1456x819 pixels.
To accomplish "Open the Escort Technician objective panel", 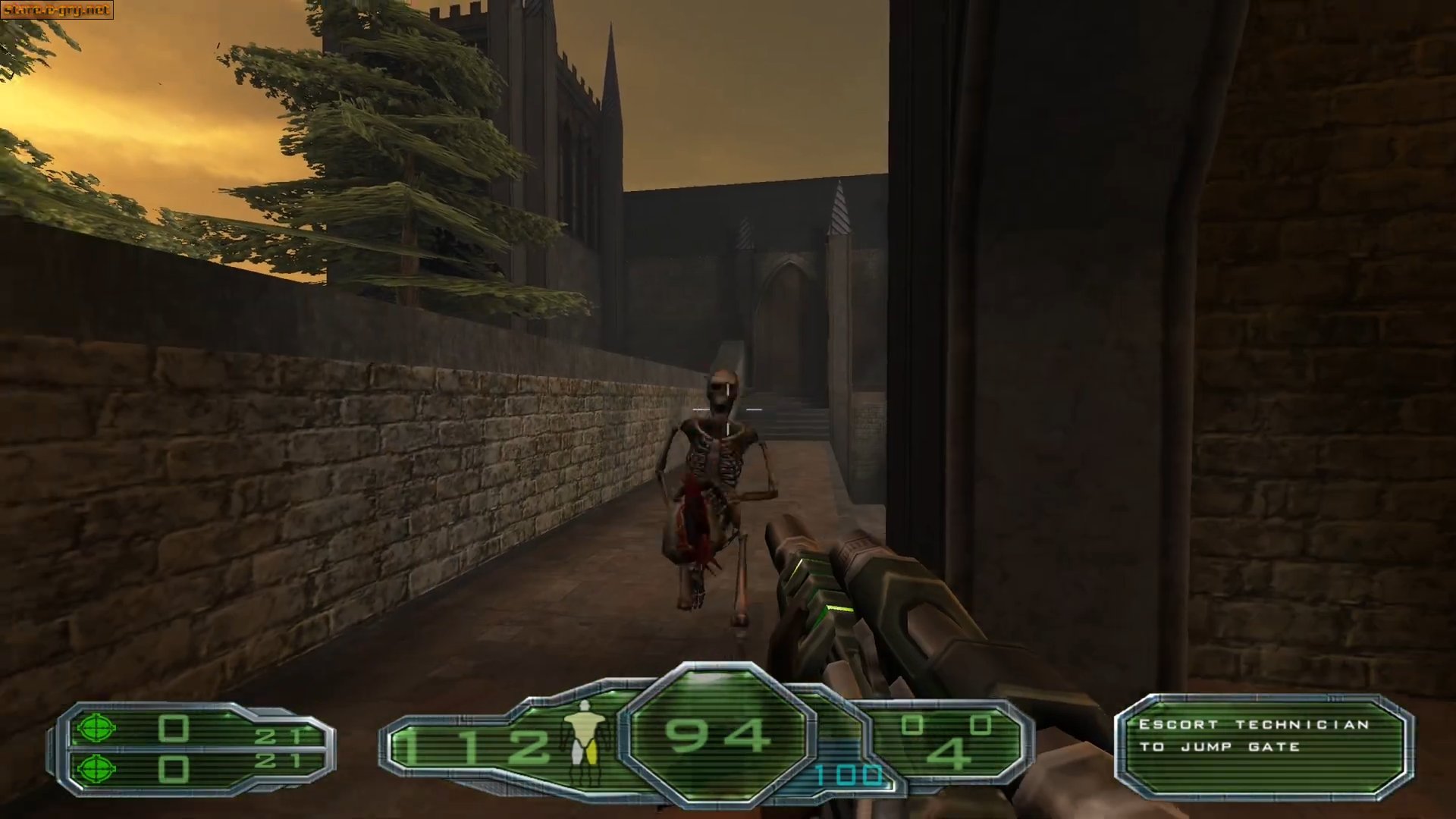I will point(1263,747).
